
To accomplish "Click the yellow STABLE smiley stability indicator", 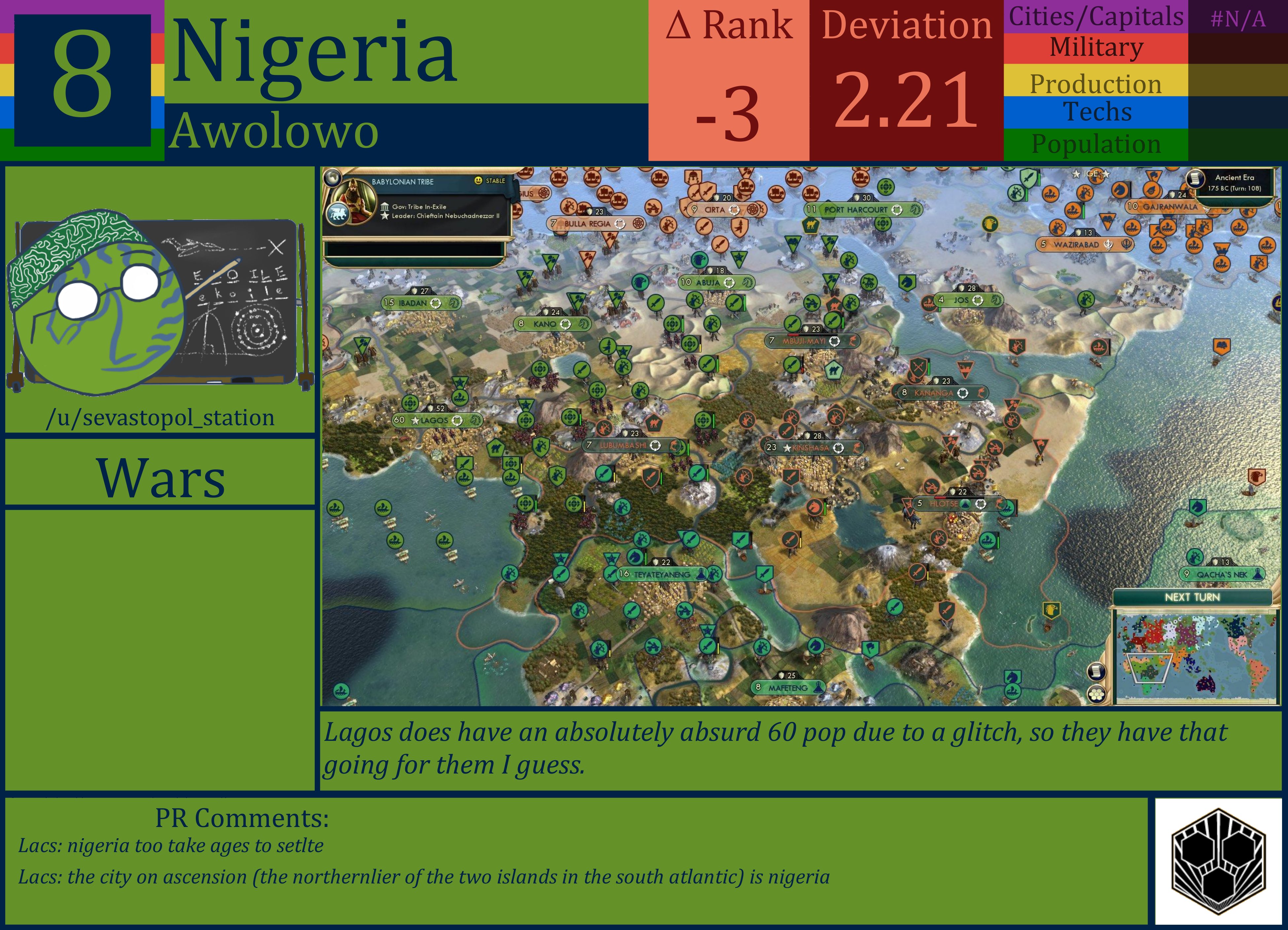I will tap(479, 181).
